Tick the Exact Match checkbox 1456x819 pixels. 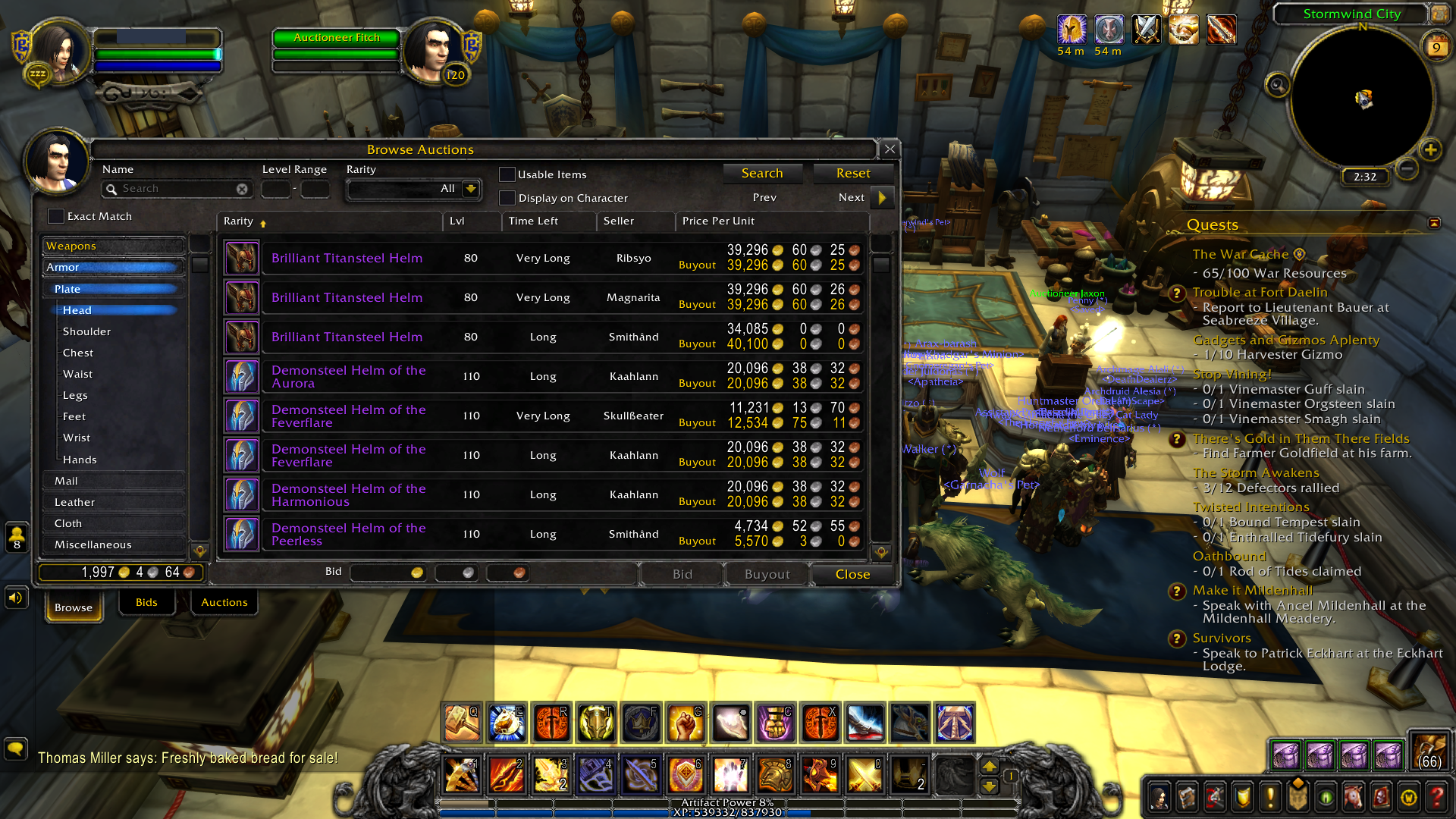click(56, 216)
